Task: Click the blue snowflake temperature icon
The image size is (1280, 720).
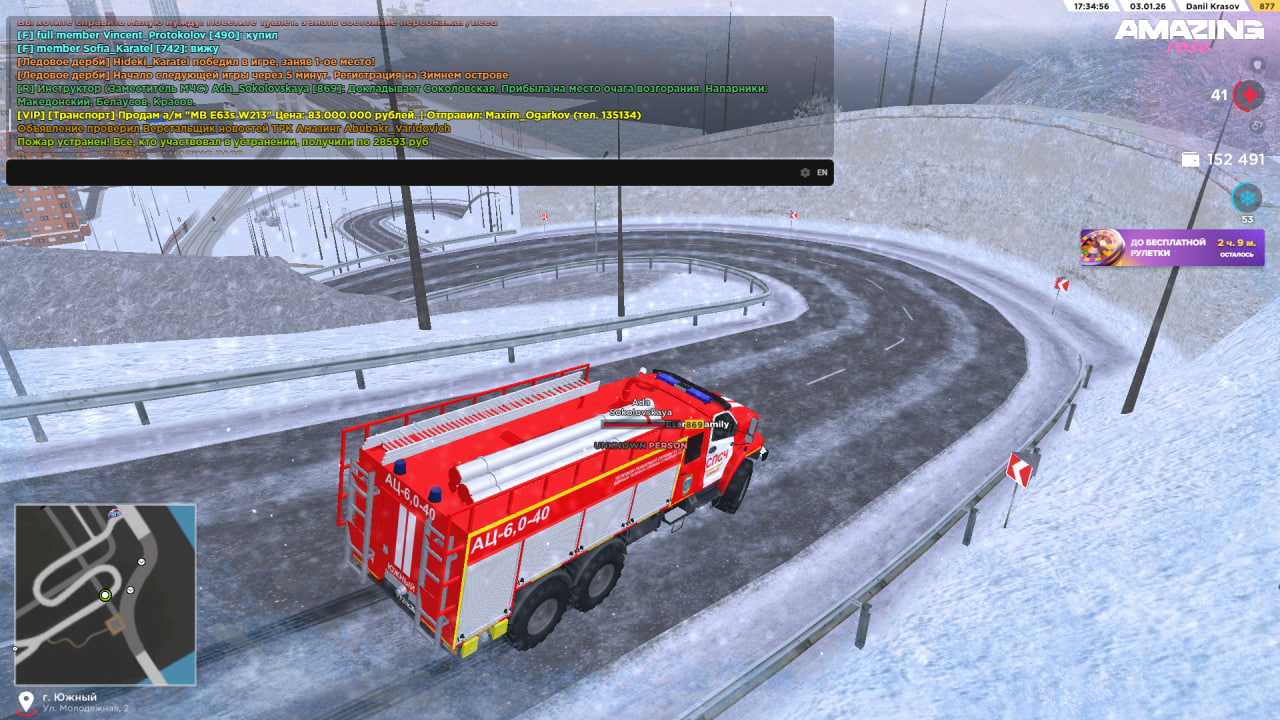Action: click(x=1246, y=197)
